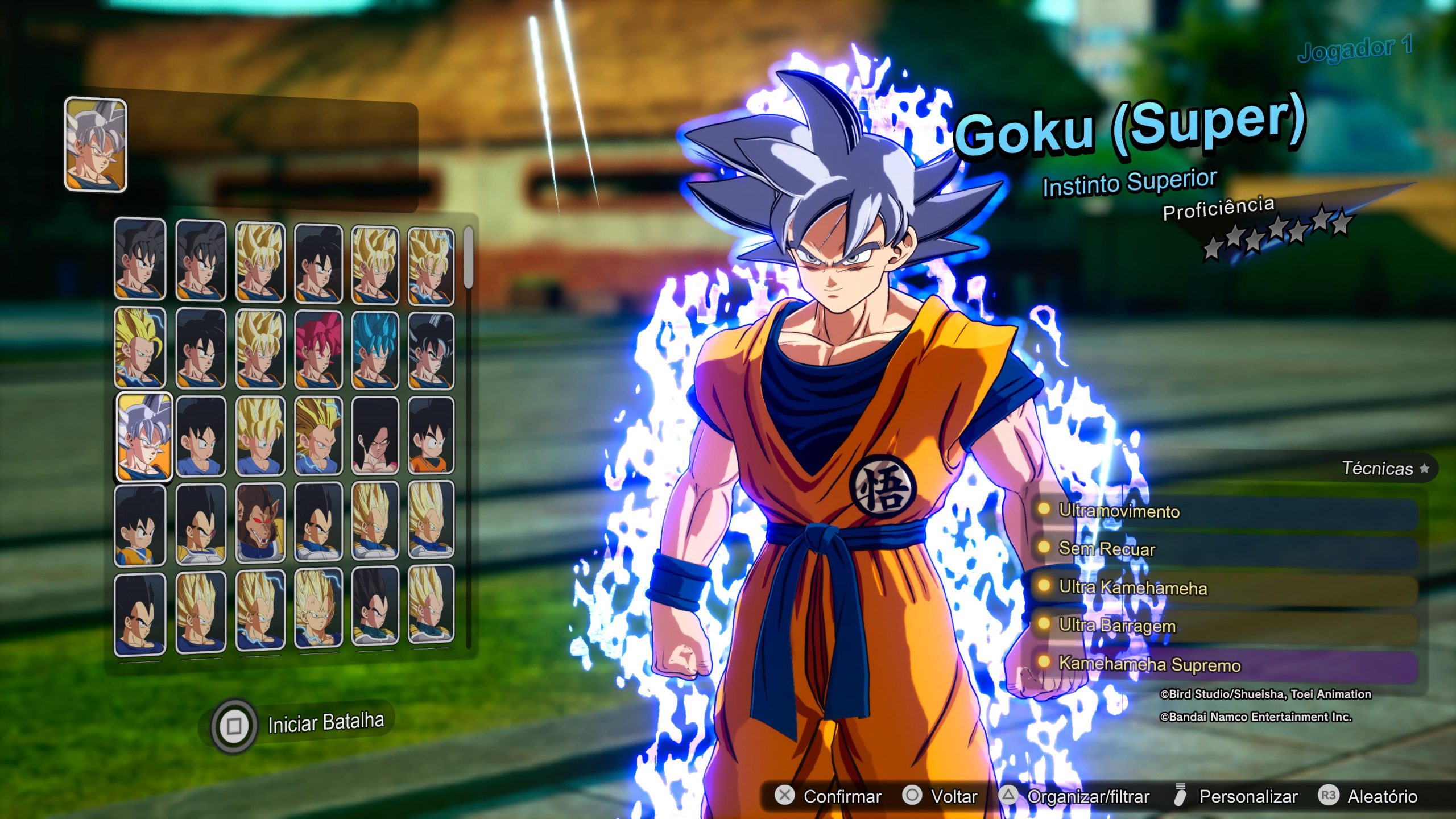Choose the Sem Recuar technique row

(1223, 549)
